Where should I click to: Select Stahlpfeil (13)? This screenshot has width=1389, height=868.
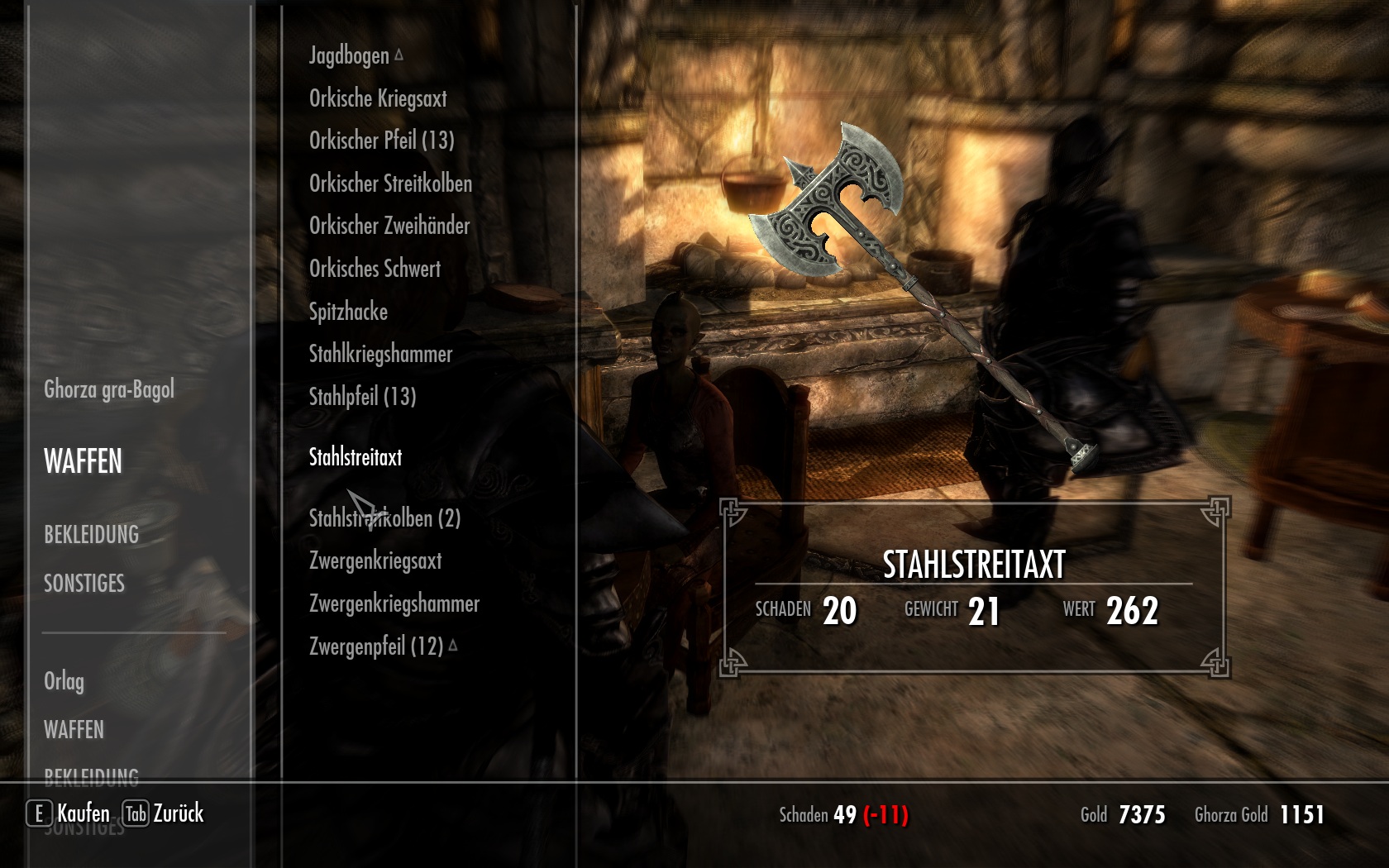click(x=362, y=397)
